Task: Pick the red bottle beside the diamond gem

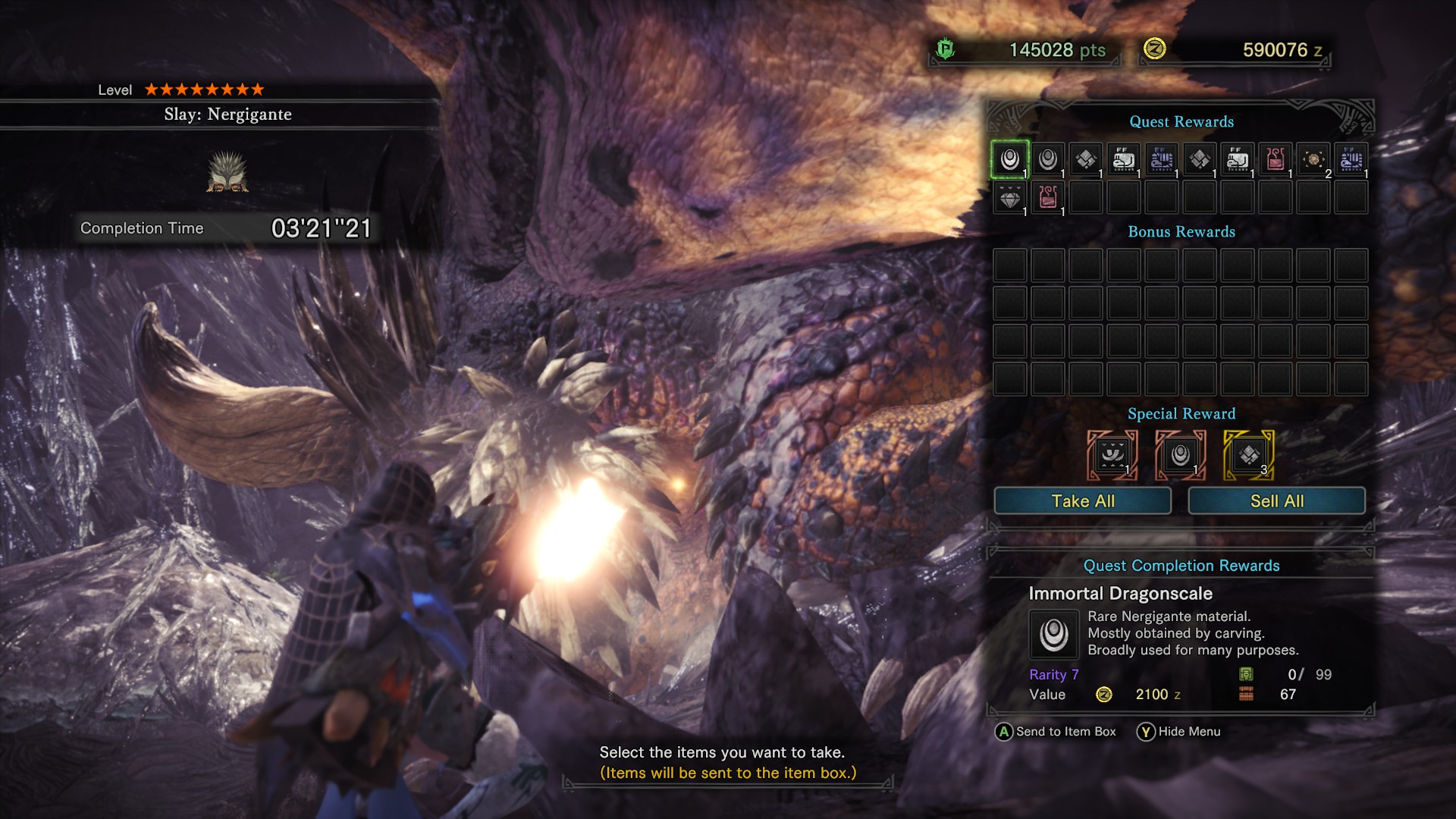Action: [1047, 198]
